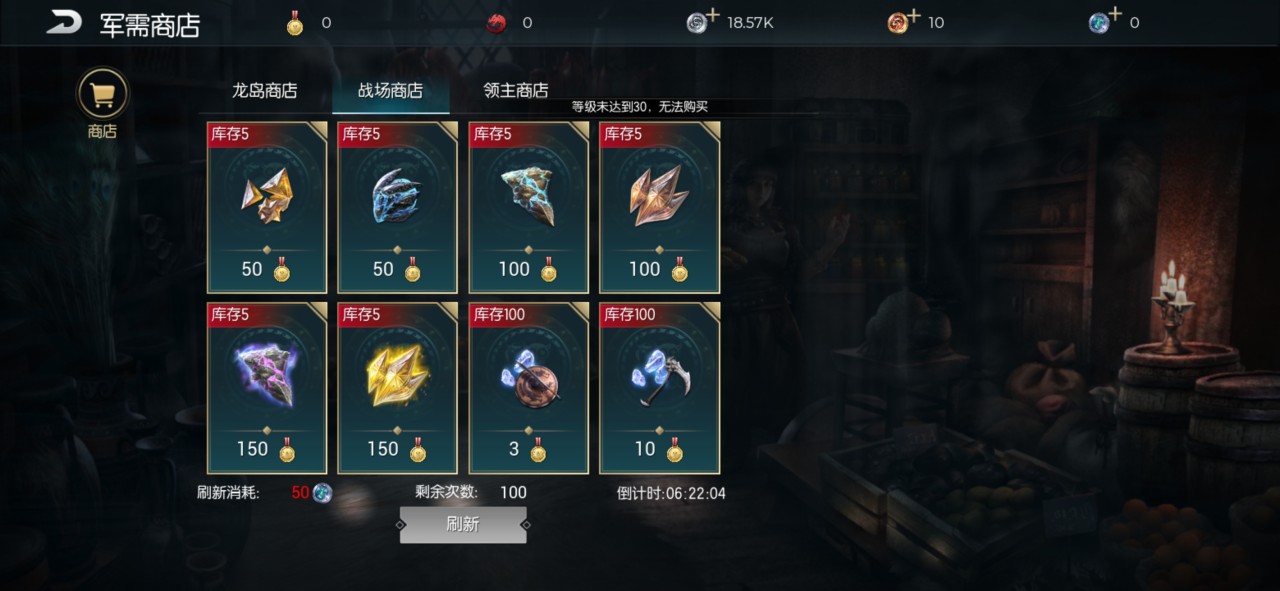Open the 领主商店 tab
This screenshot has width=1280, height=591.
click(x=515, y=90)
